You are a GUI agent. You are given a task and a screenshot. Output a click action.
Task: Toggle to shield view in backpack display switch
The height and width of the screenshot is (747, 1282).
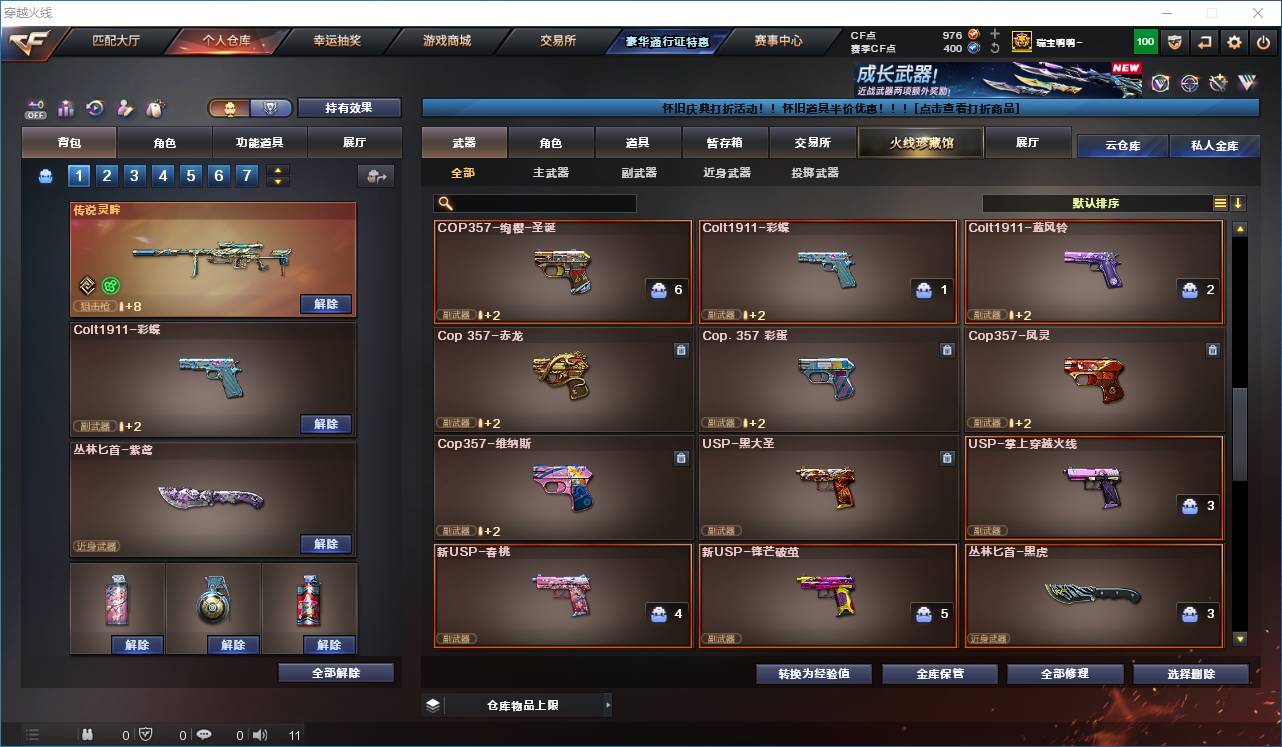click(x=271, y=108)
